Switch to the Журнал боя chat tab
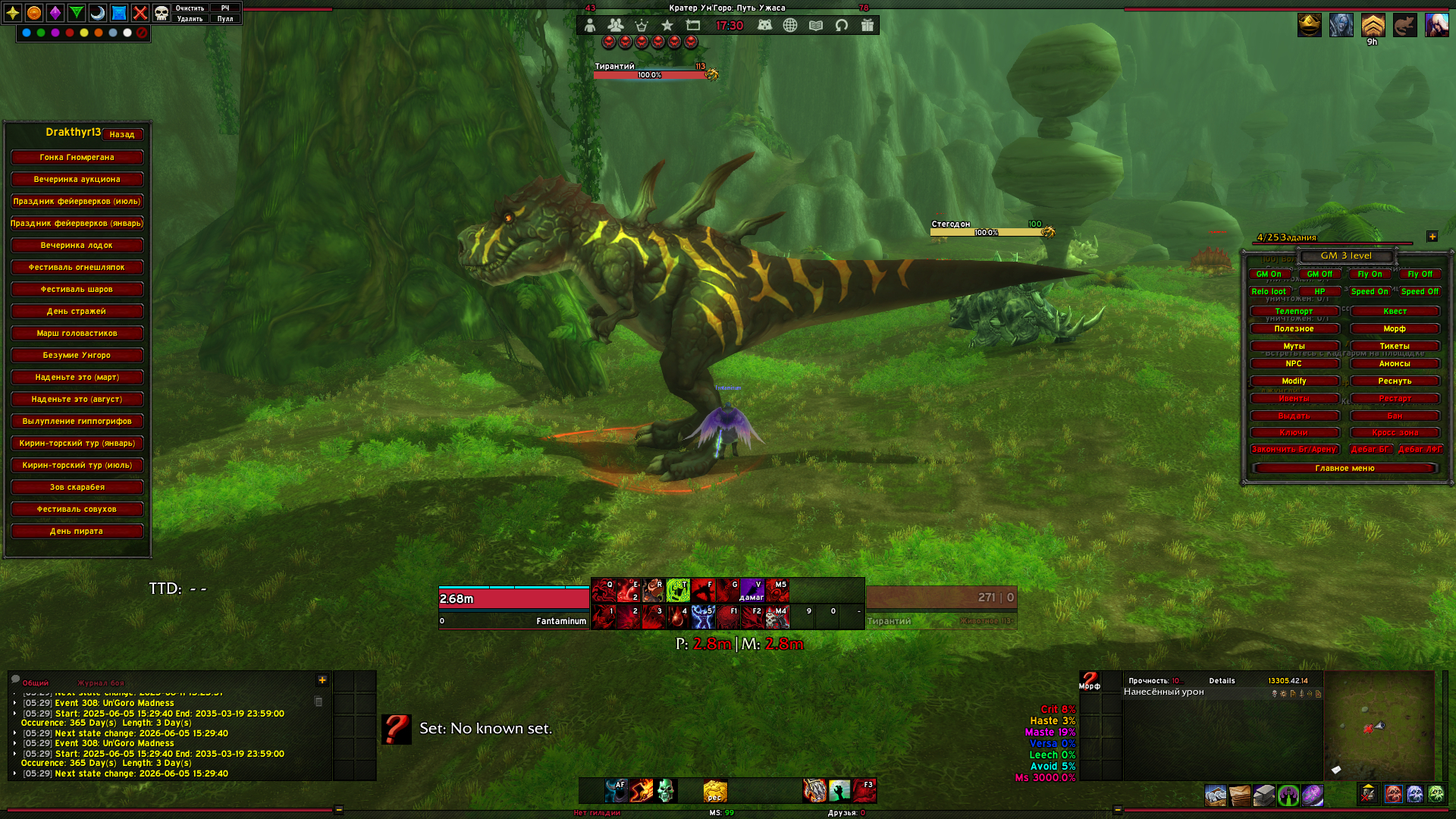1456x819 pixels. 101,682
